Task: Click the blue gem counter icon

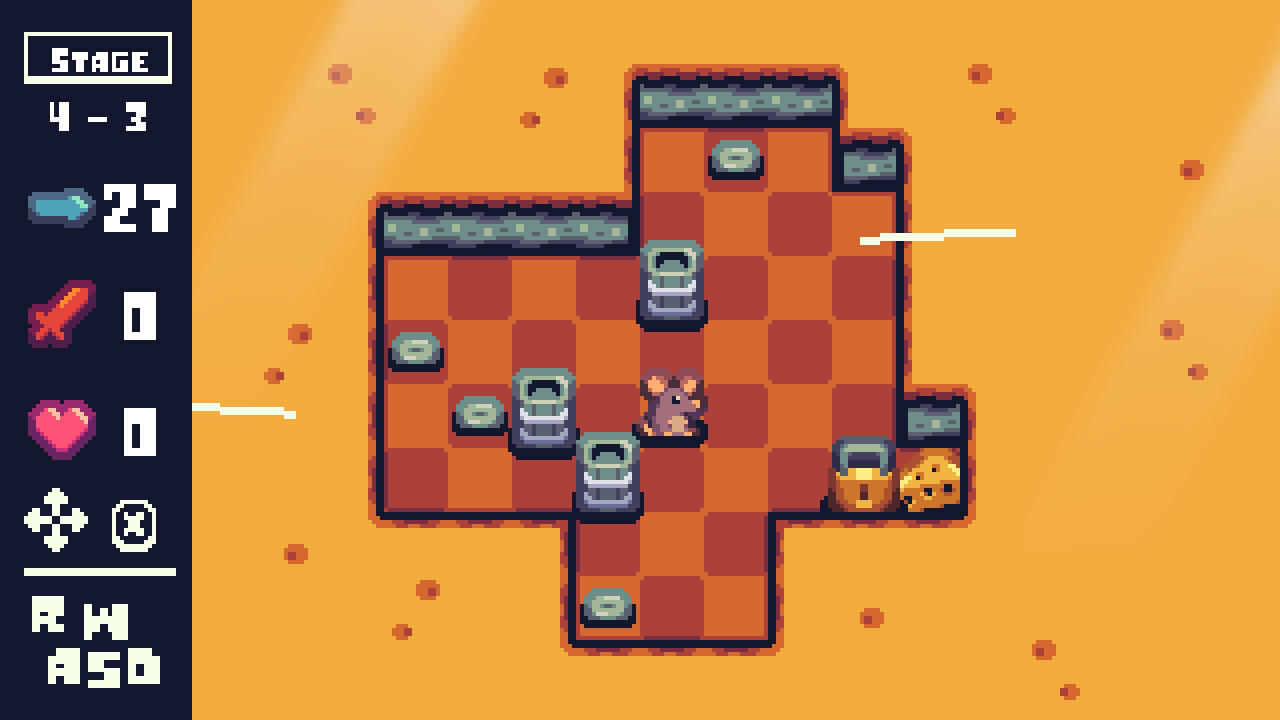Action: (x=60, y=208)
